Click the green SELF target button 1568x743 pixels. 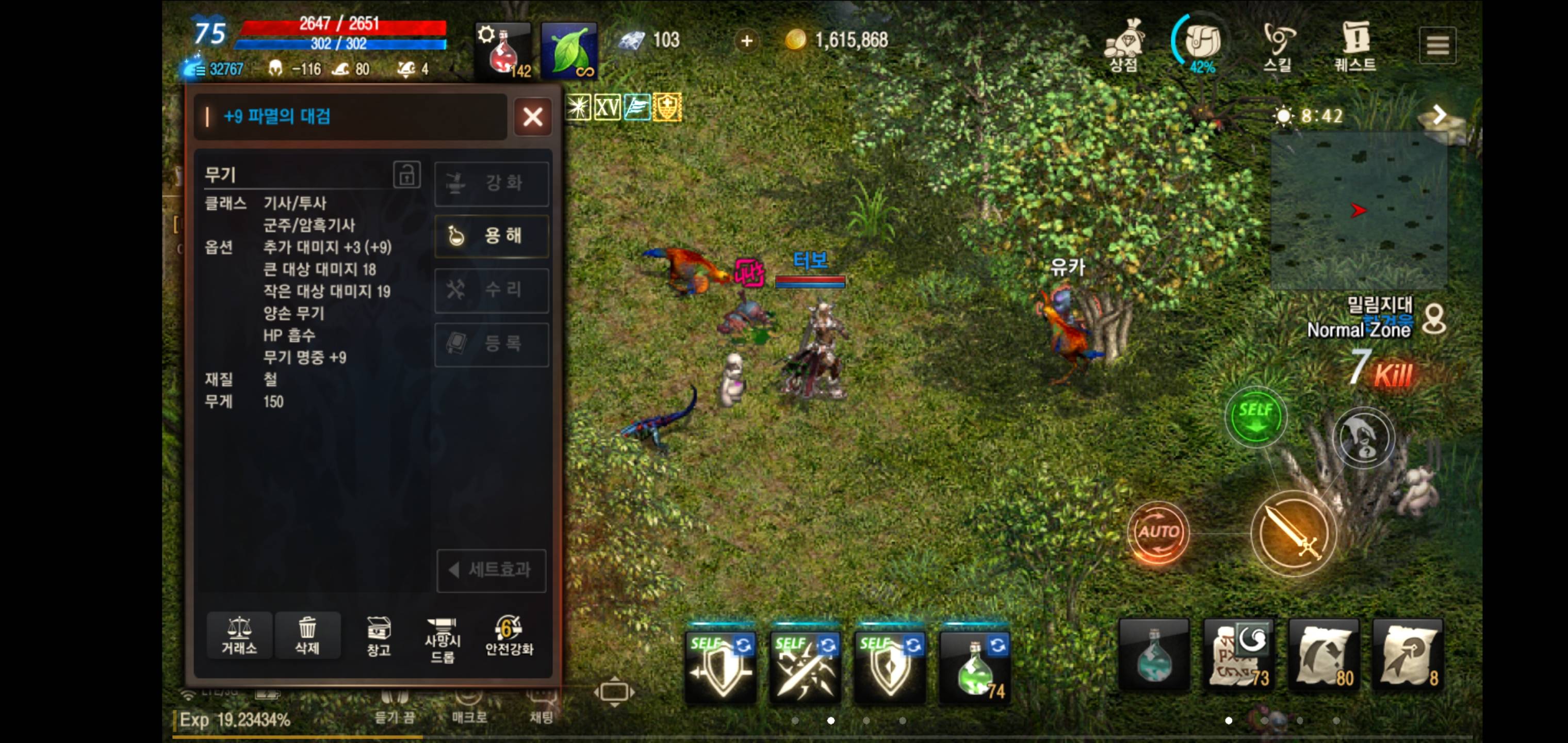click(x=1255, y=416)
